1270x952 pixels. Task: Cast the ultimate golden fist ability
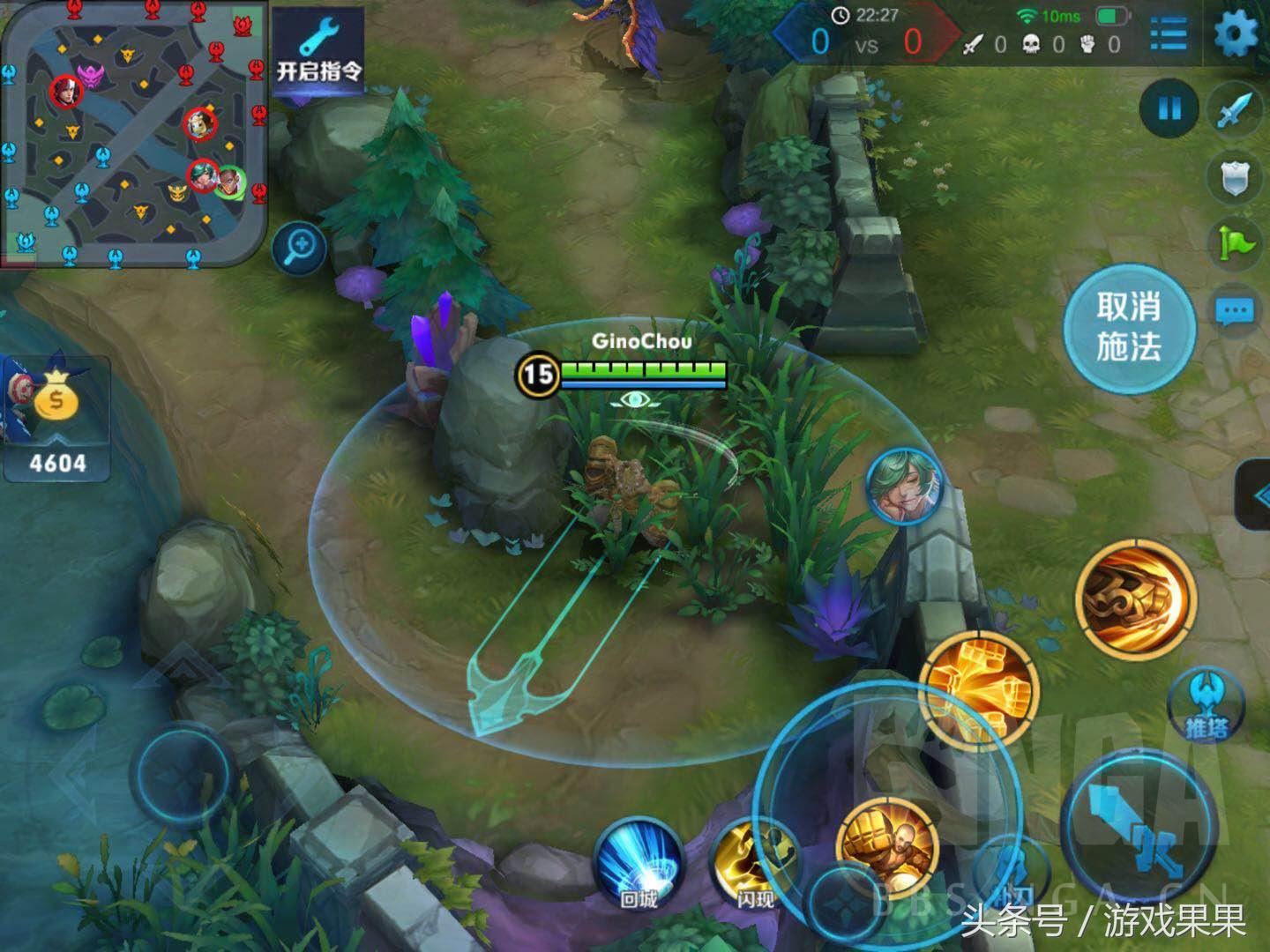[1136, 599]
